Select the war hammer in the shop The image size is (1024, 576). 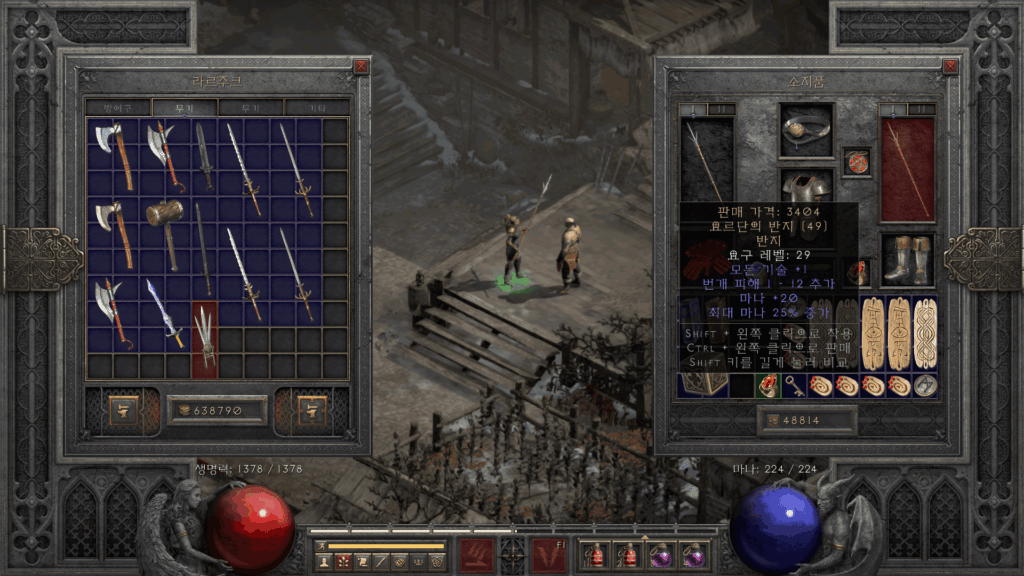pyautogui.click(x=165, y=230)
